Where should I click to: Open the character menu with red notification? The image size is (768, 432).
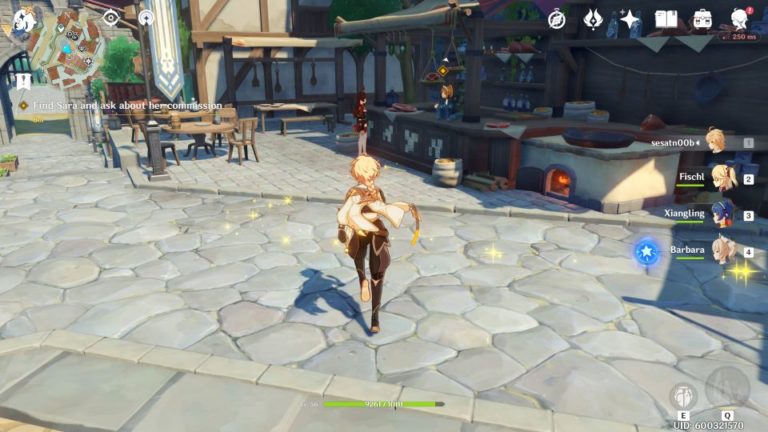(x=740, y=19)
